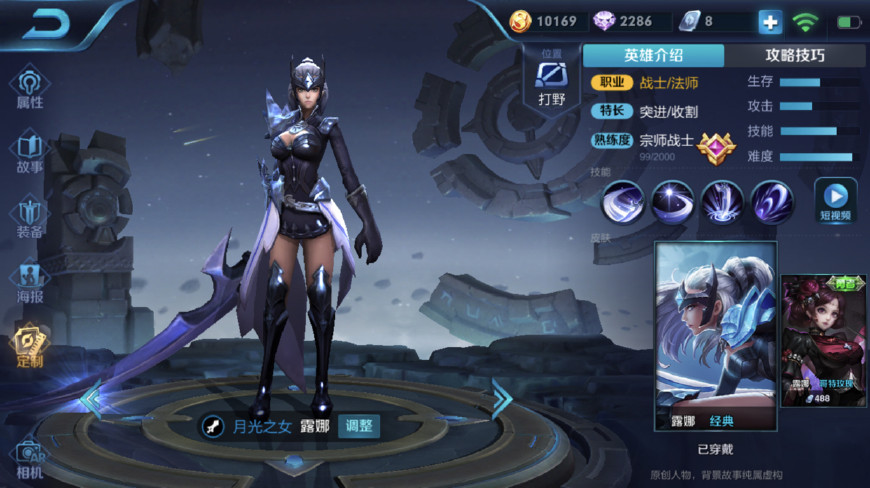Open the 相机 camera mode
The image size is (870, 488).
pos(30,458)
